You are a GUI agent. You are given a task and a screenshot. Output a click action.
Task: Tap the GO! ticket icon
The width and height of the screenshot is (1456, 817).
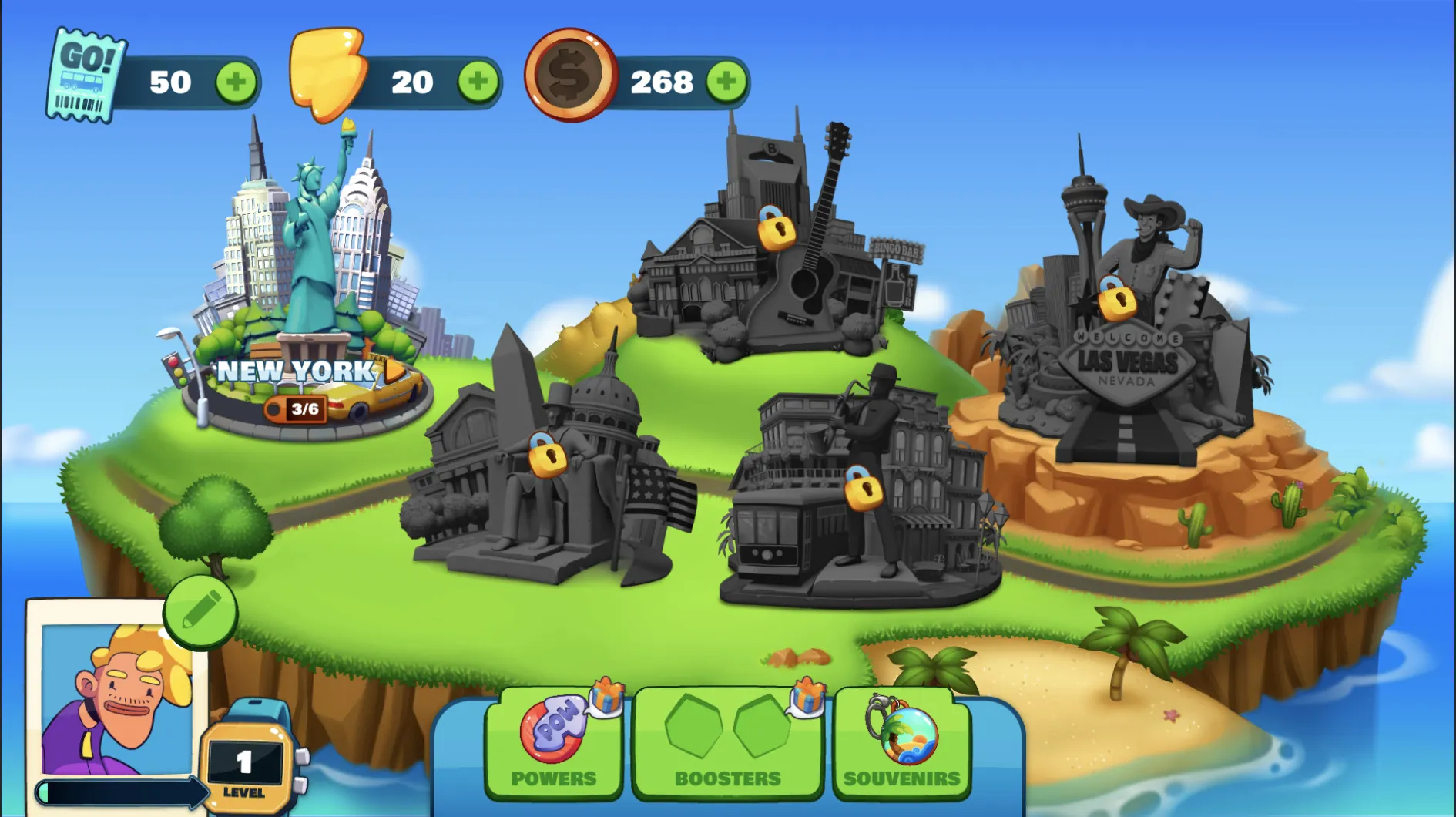[85, 76]
